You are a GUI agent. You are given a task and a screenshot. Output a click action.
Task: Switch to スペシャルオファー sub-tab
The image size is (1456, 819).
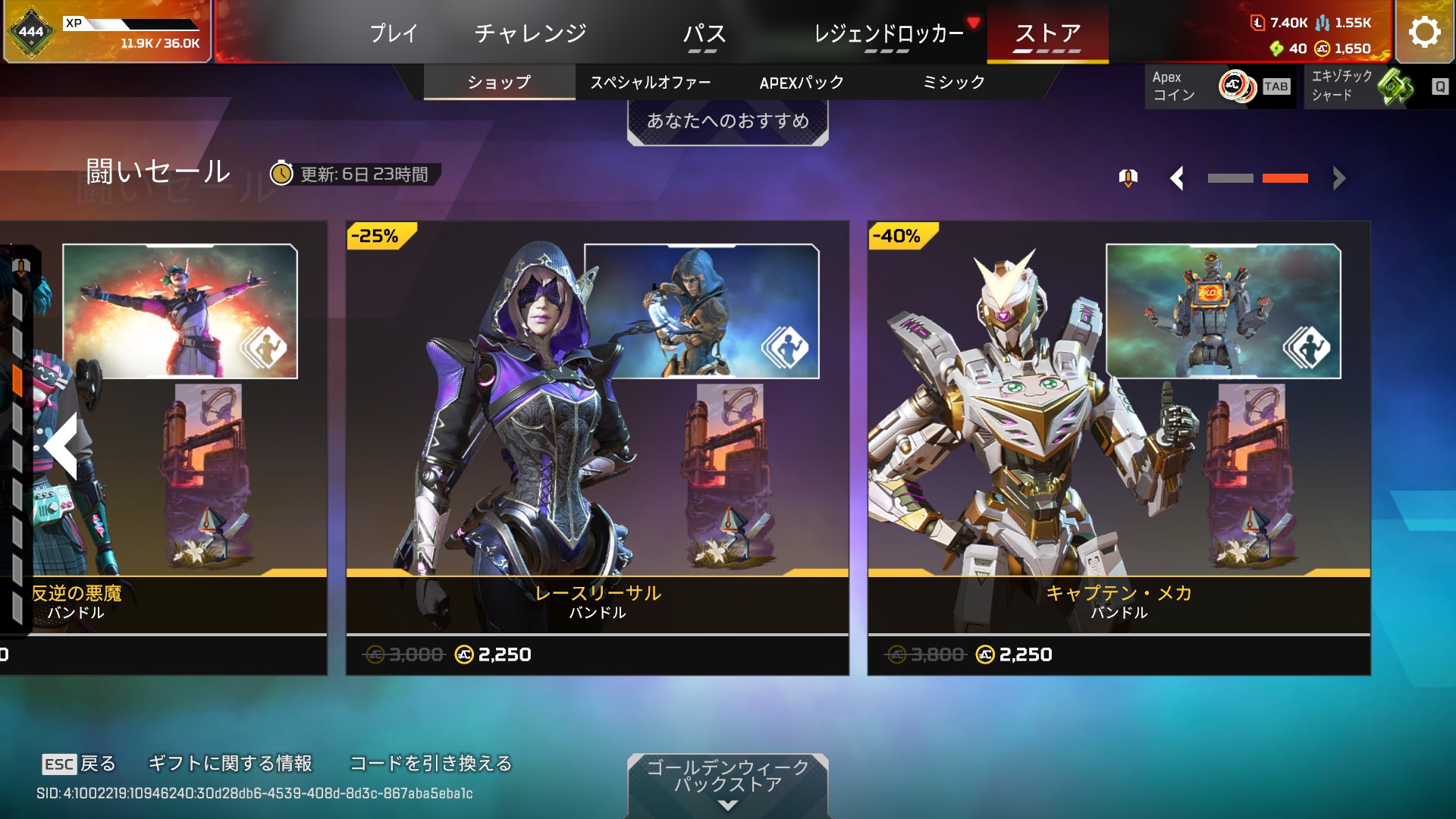(x=650, y=82)
